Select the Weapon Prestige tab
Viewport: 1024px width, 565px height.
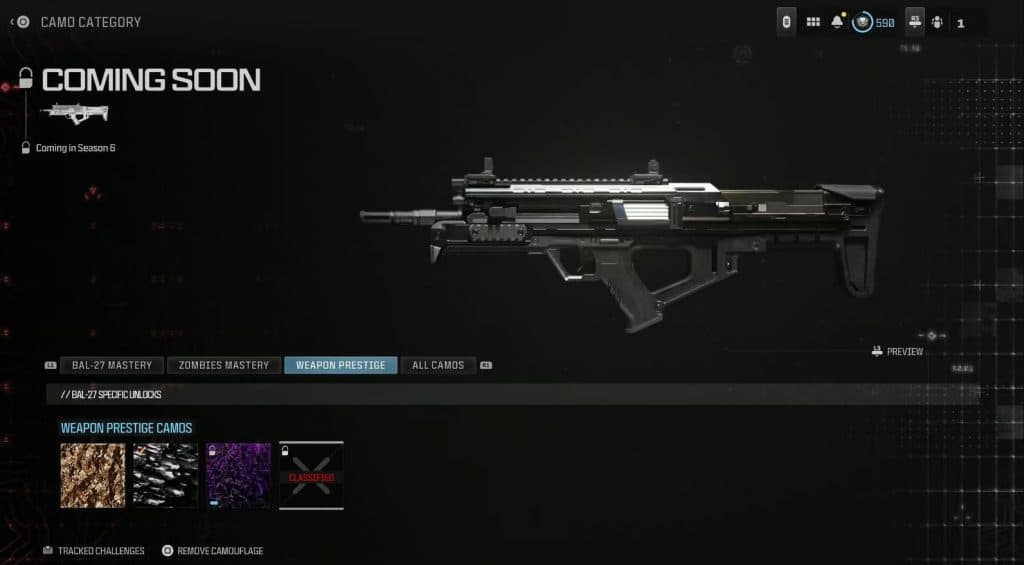(x=340, y=365)
